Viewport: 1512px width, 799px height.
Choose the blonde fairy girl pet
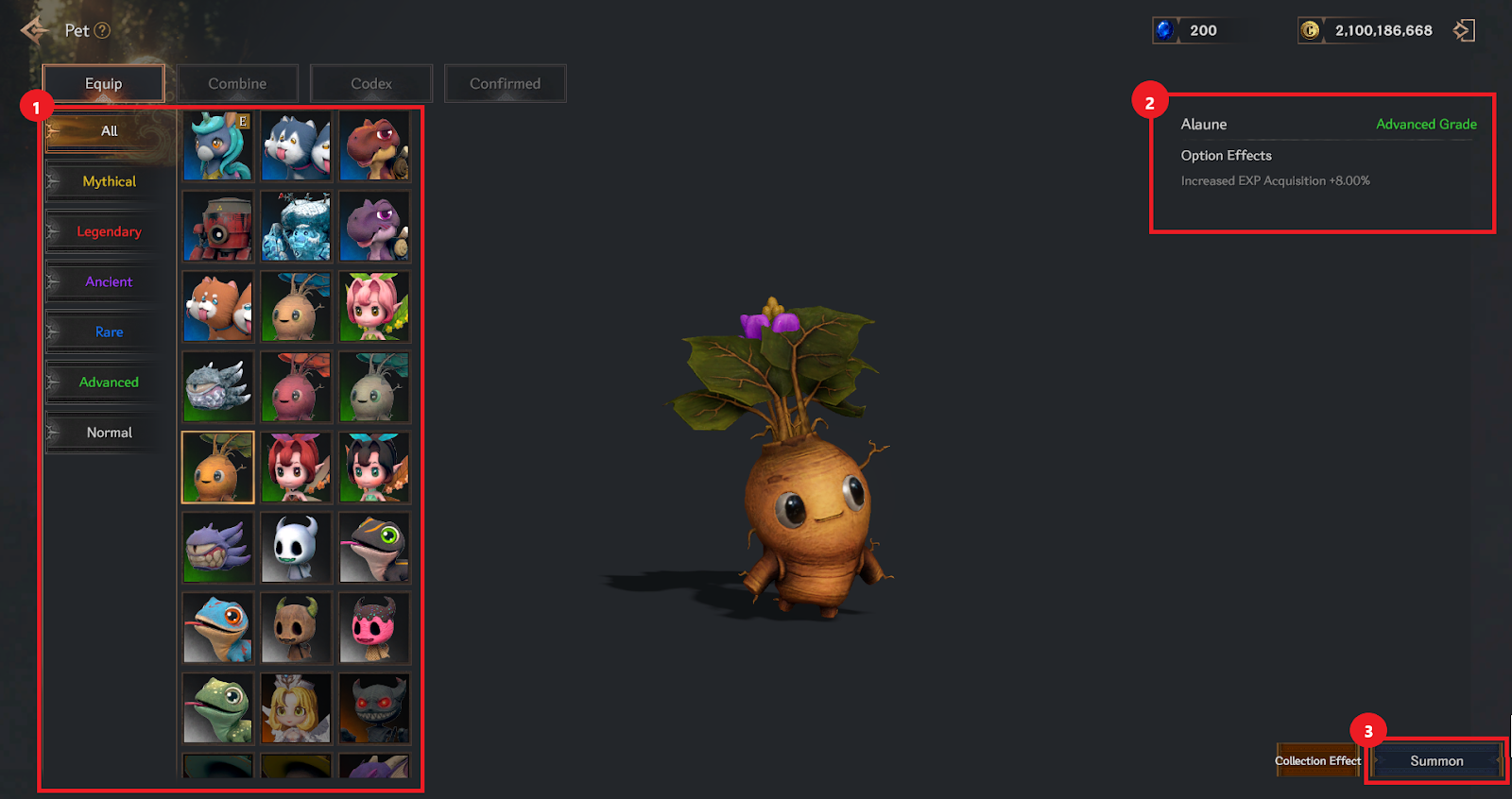coord(296,708)
